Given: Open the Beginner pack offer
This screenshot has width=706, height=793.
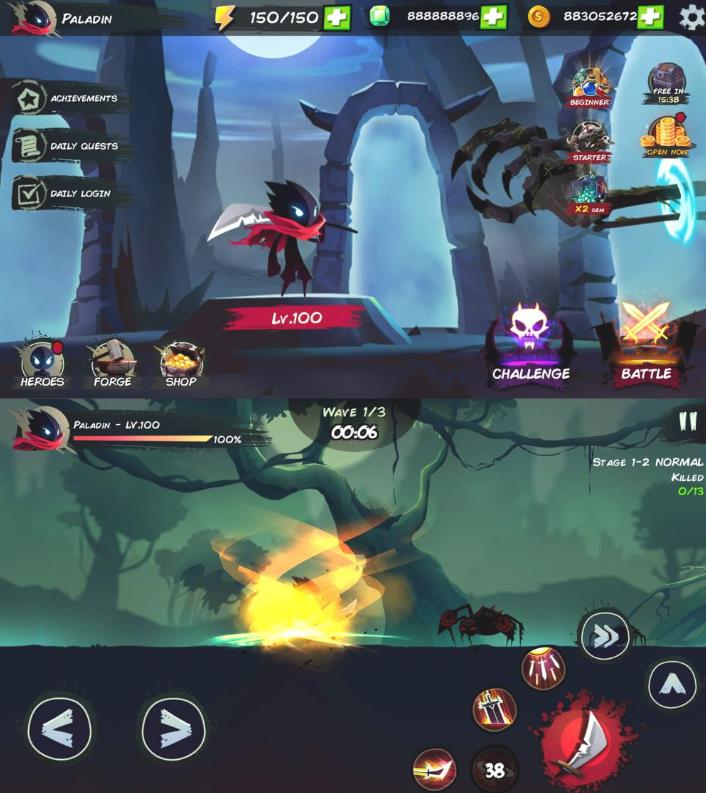Looking at the screenshot, I should tap(589, 87).
